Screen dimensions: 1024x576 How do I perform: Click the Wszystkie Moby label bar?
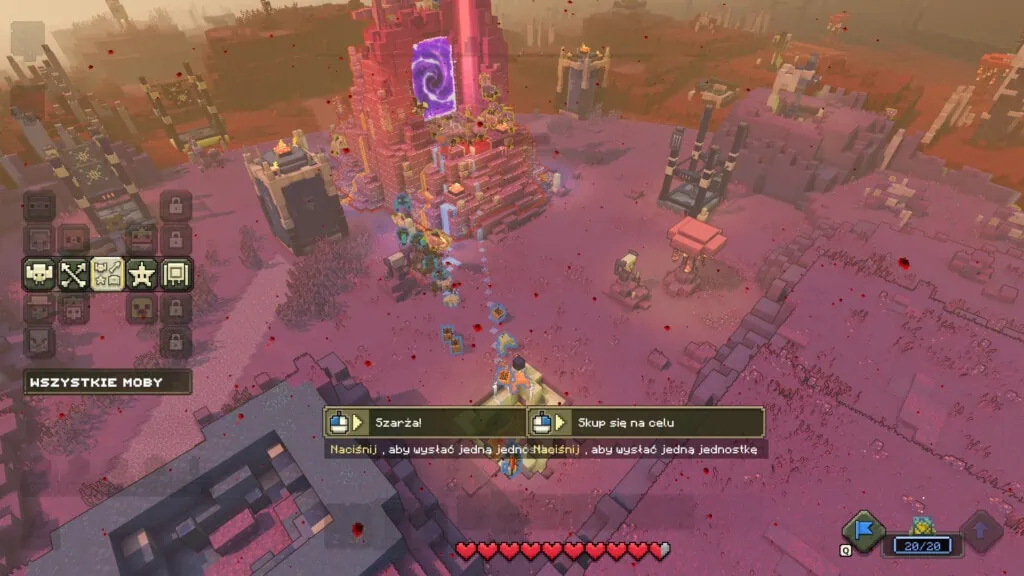coord(108,382)
